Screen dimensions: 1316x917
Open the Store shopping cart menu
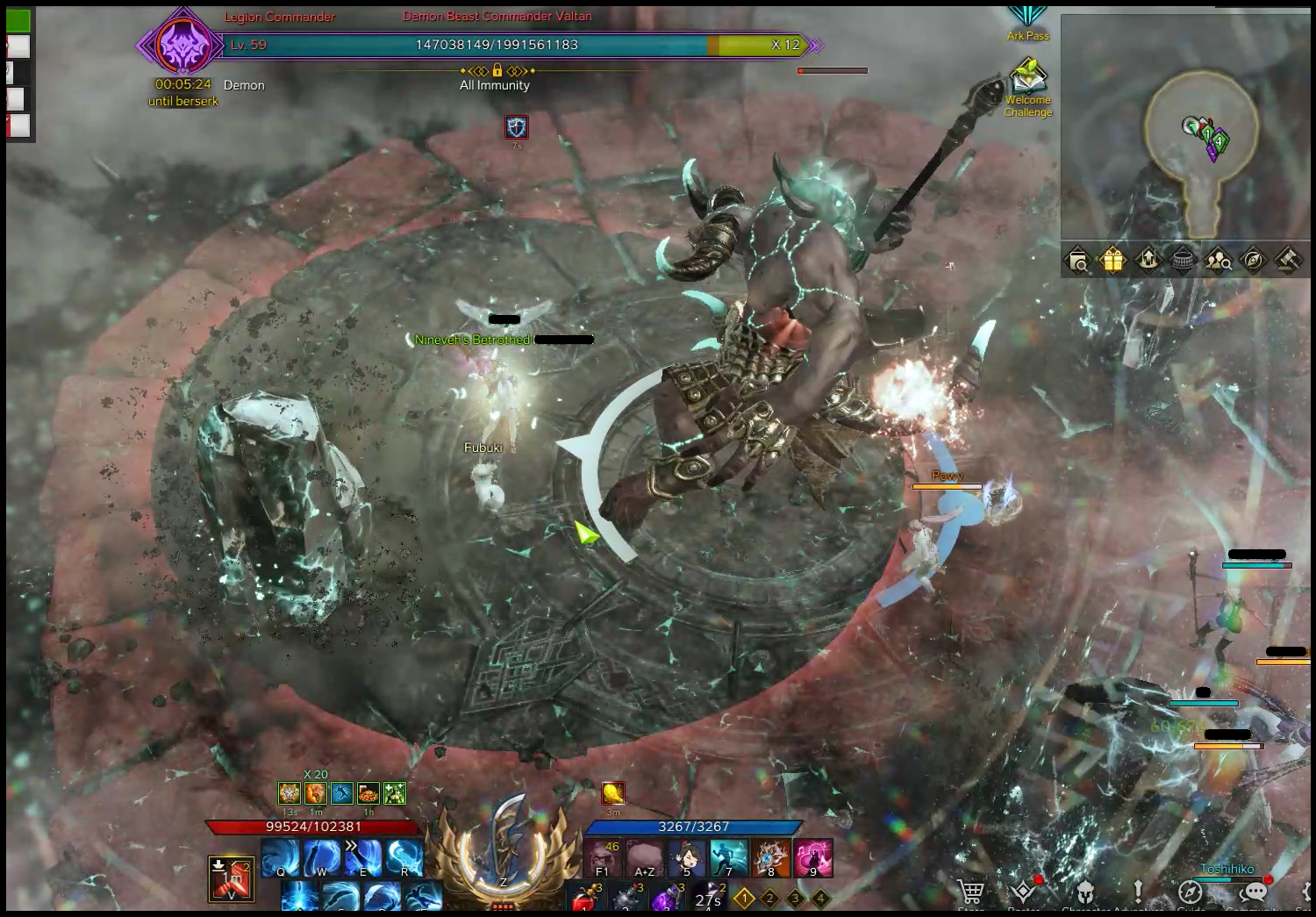point(971,893)
